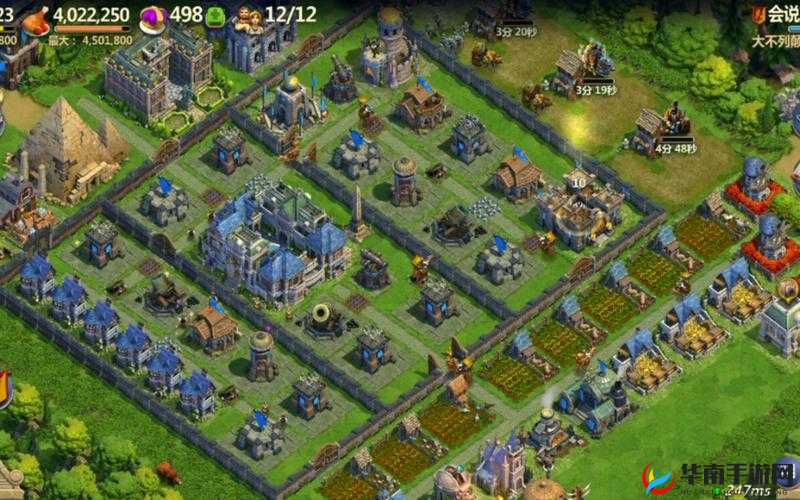This screenshot has width=800, height=500.
Task: Tap the orange alliance shield emblem
Action: (x=759, y=14)
